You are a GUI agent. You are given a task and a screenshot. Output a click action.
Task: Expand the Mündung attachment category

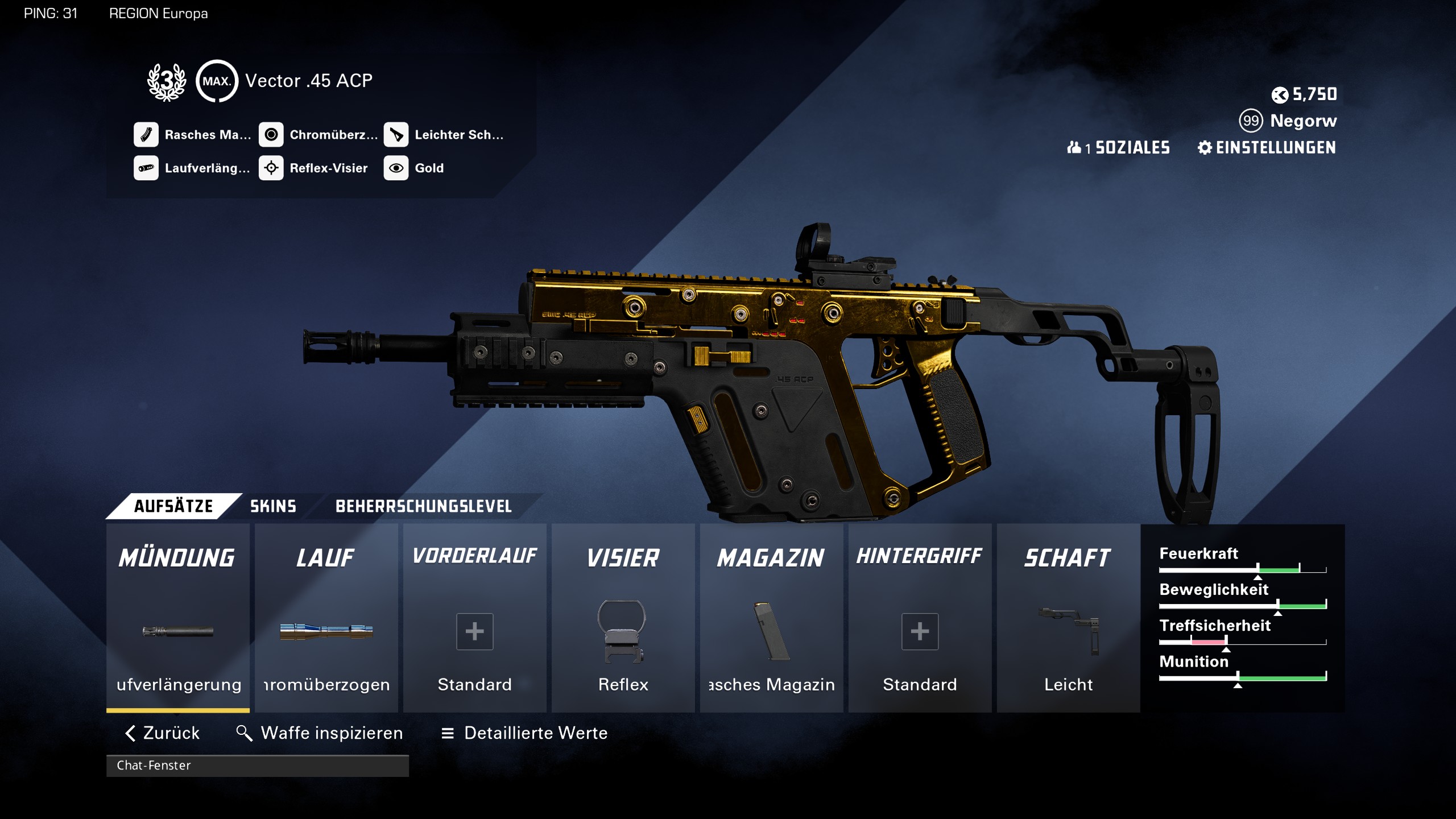pyautogui.click(x=177, y=557)
